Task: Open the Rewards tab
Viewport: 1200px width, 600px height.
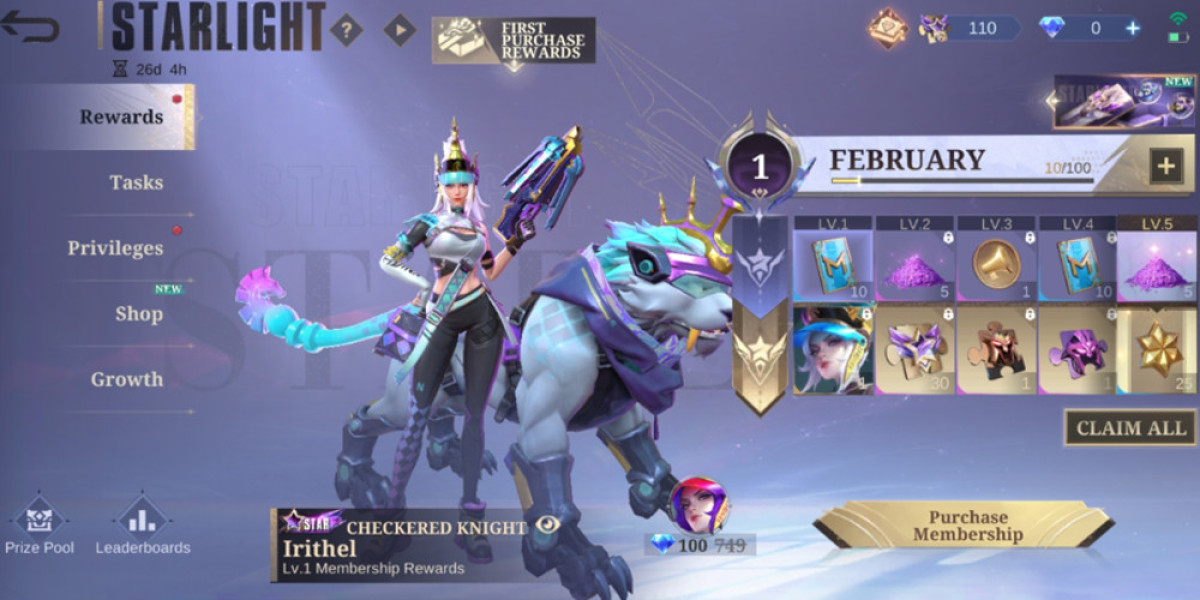Action: point(121,117)
